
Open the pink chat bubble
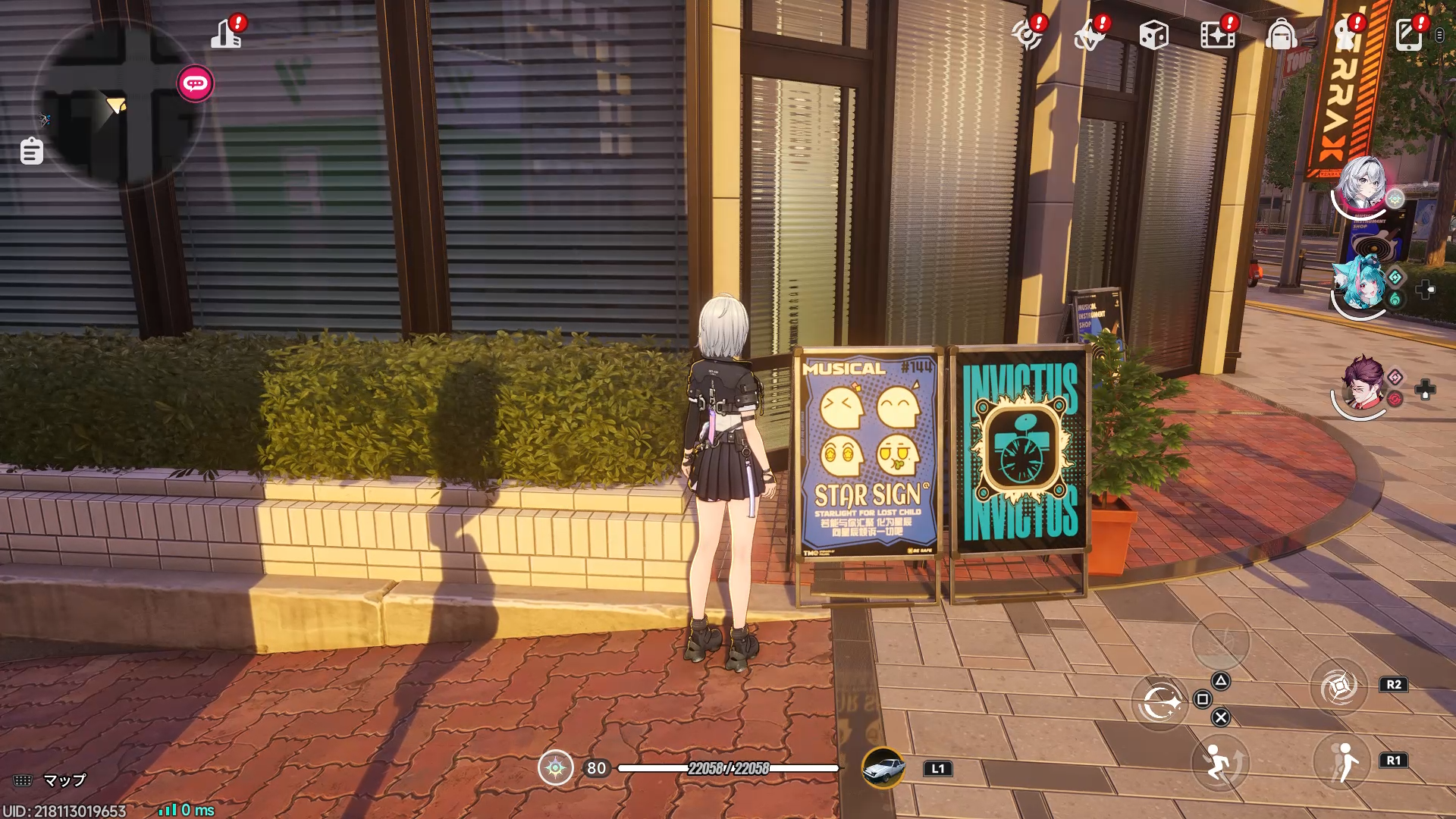pos(195,83)
